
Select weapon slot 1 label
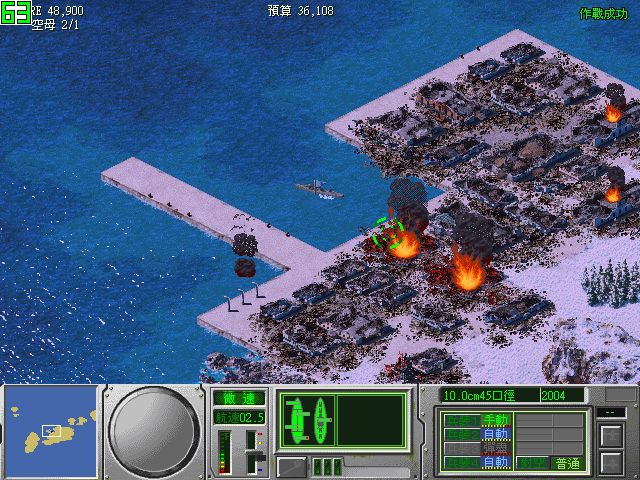tap(462, 420)
